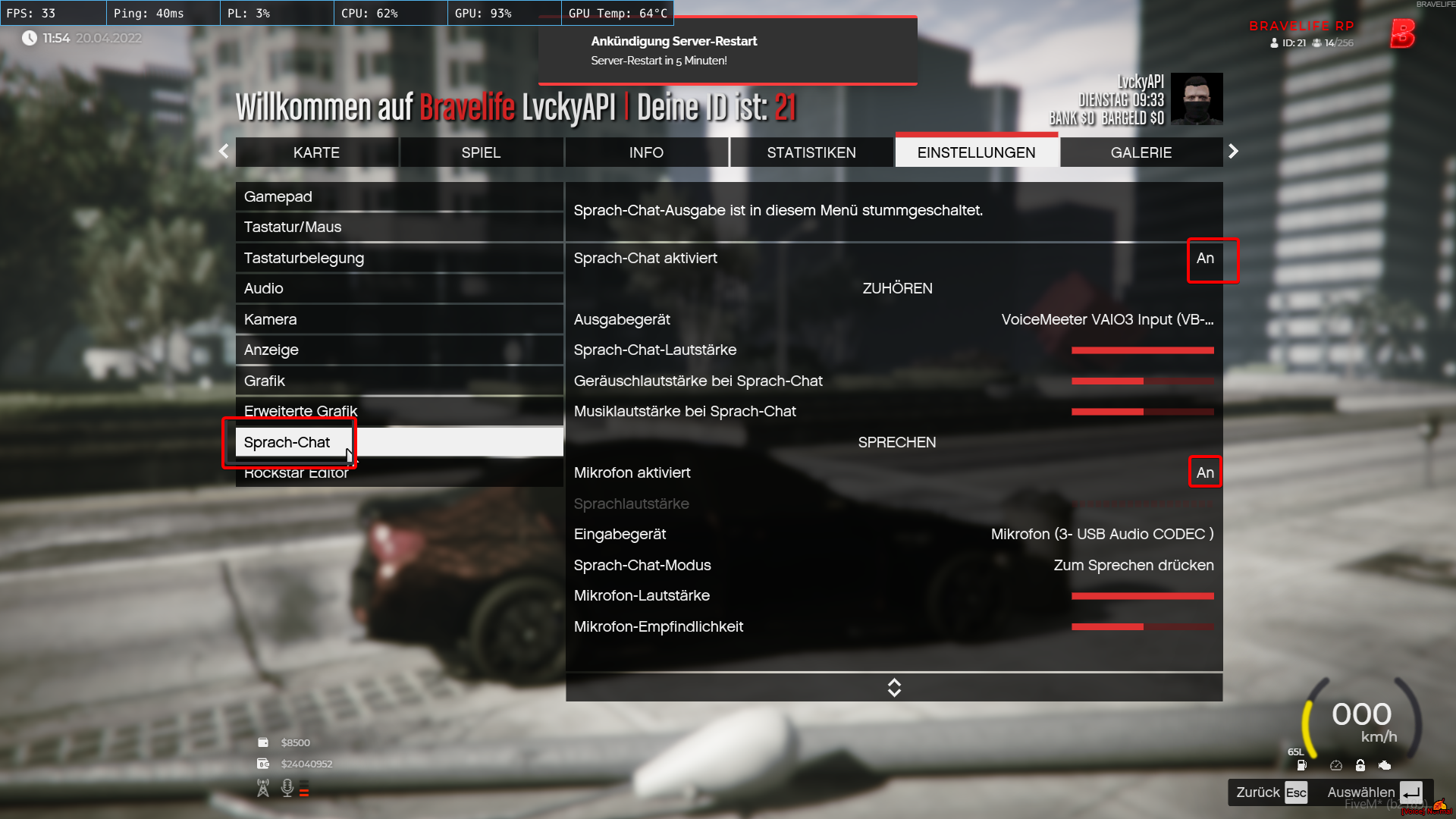This screenshot has width=1456, height=819.
Task: Go to Anzeige settings
Action: pyautogui.click(x=399, y=350)
